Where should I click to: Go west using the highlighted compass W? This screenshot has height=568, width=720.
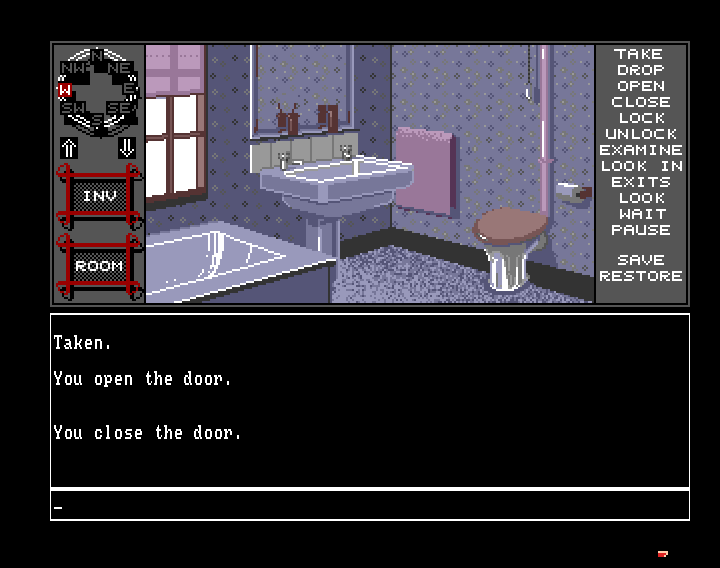tap(65, 90)
